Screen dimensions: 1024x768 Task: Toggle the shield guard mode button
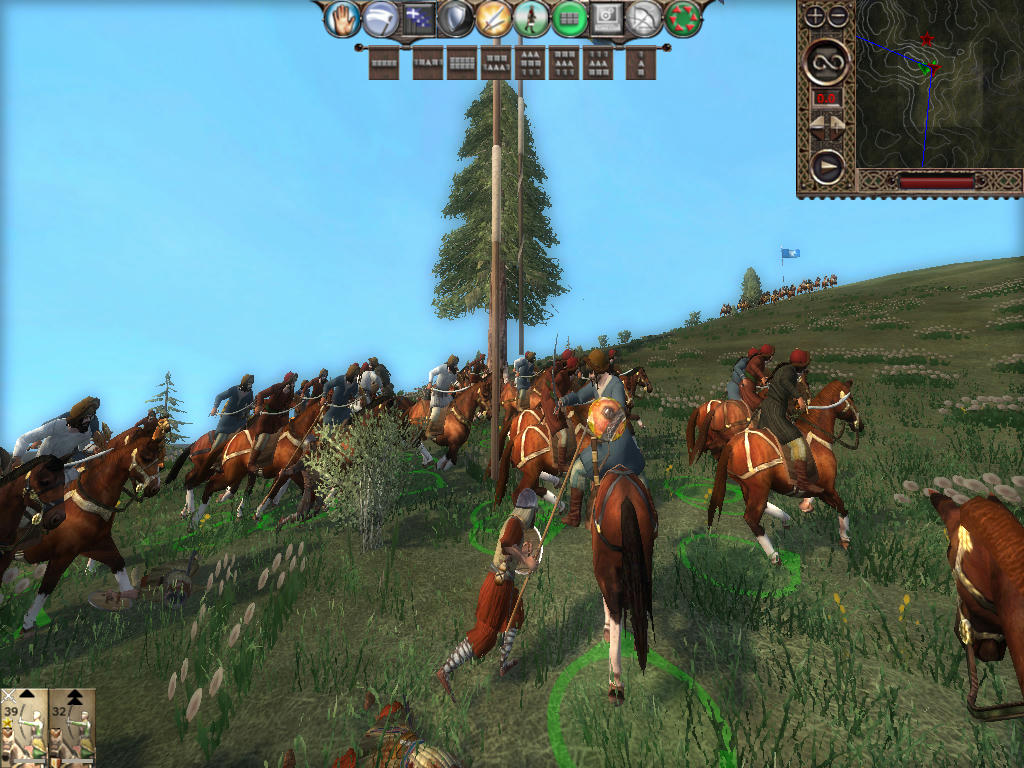[x=455, y=18]
